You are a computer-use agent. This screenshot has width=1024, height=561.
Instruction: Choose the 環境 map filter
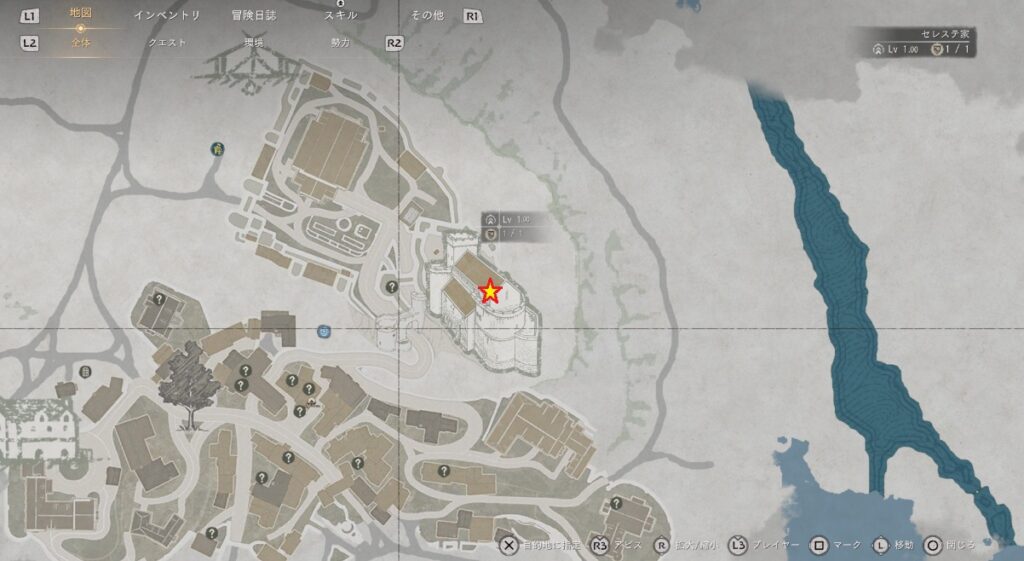[x=253, y=44]
